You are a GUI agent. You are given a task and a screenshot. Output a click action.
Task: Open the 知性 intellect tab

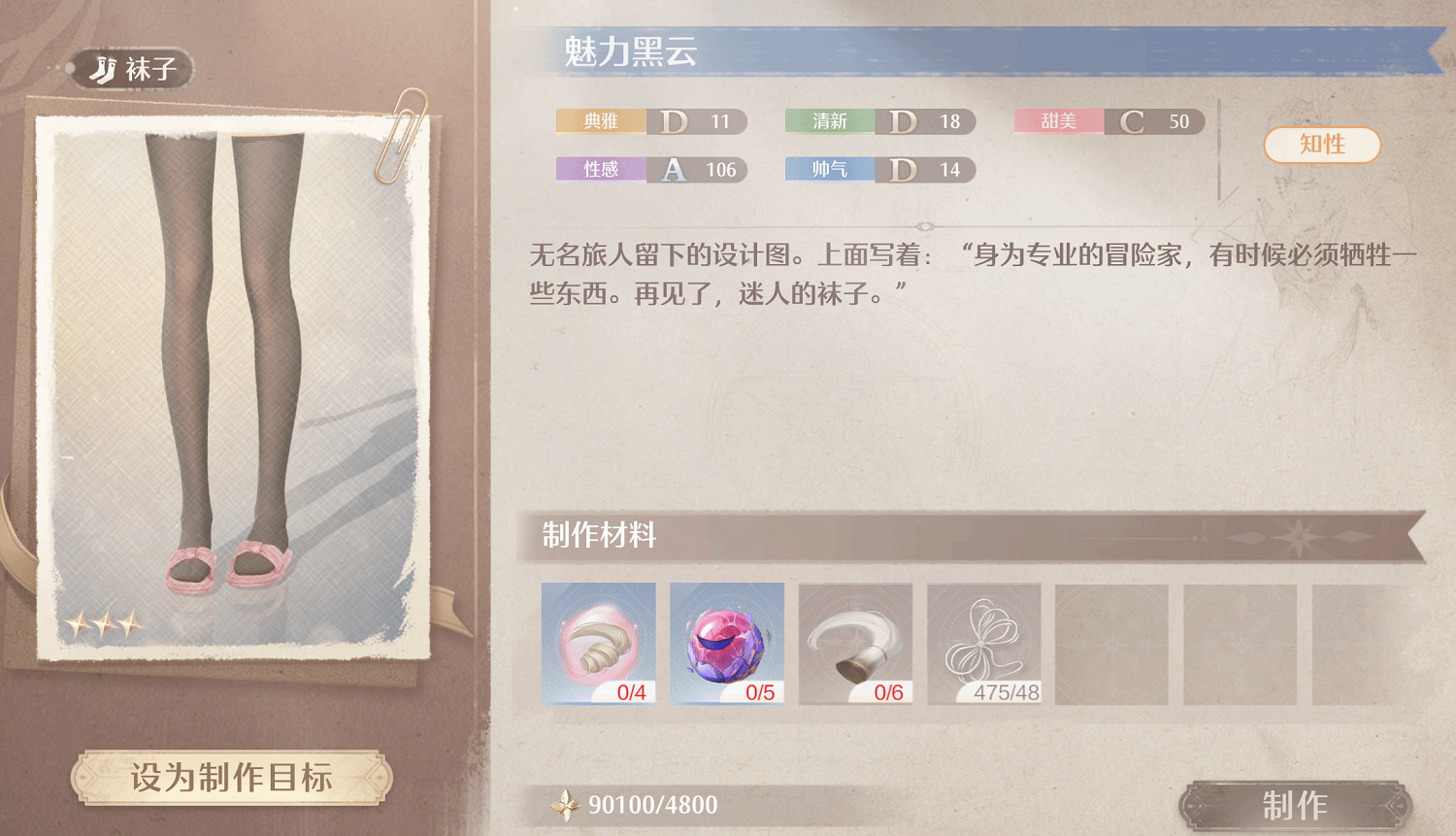tap(1321, 145)
